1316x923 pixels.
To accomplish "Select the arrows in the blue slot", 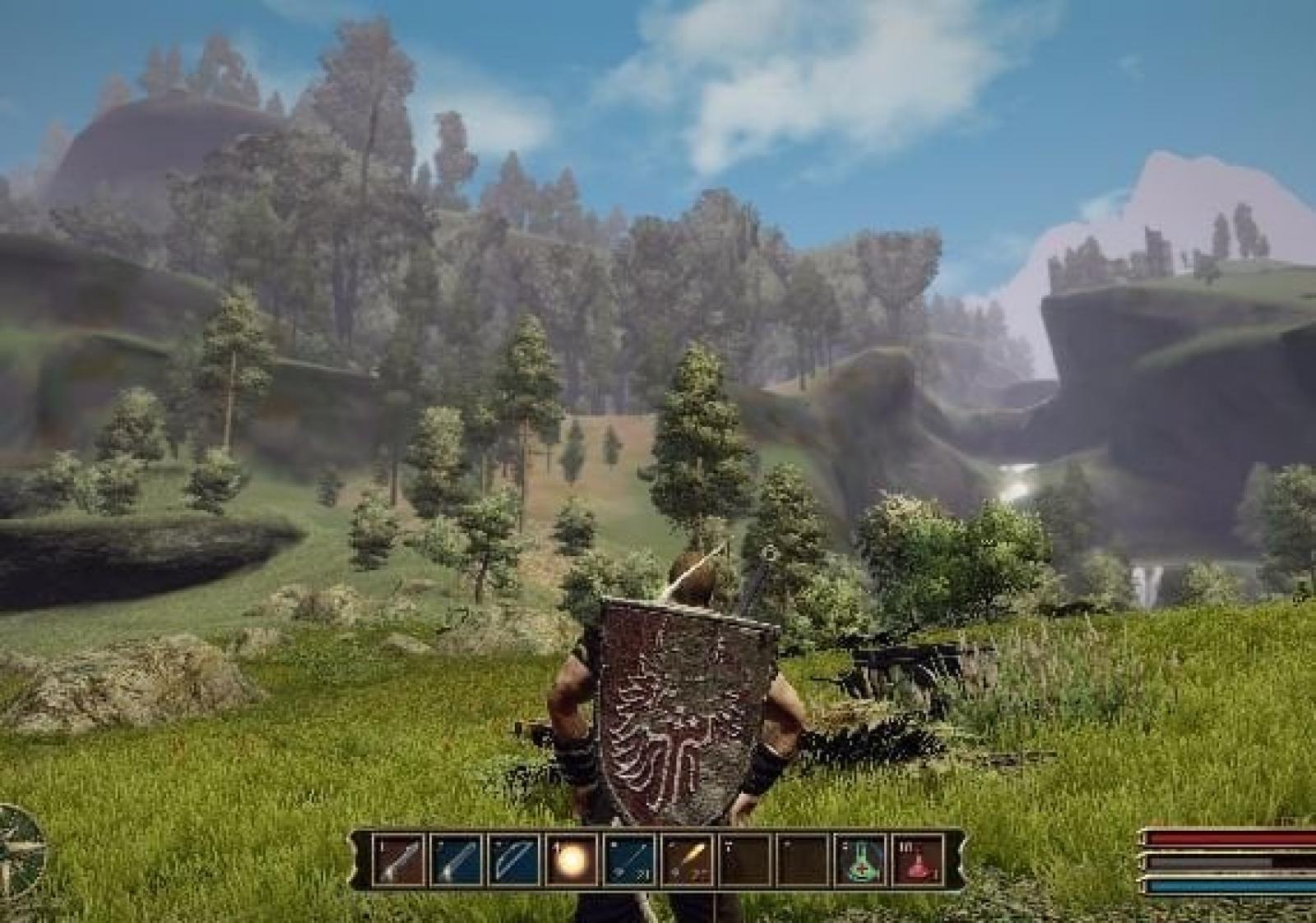I will [x=630, y=860].
